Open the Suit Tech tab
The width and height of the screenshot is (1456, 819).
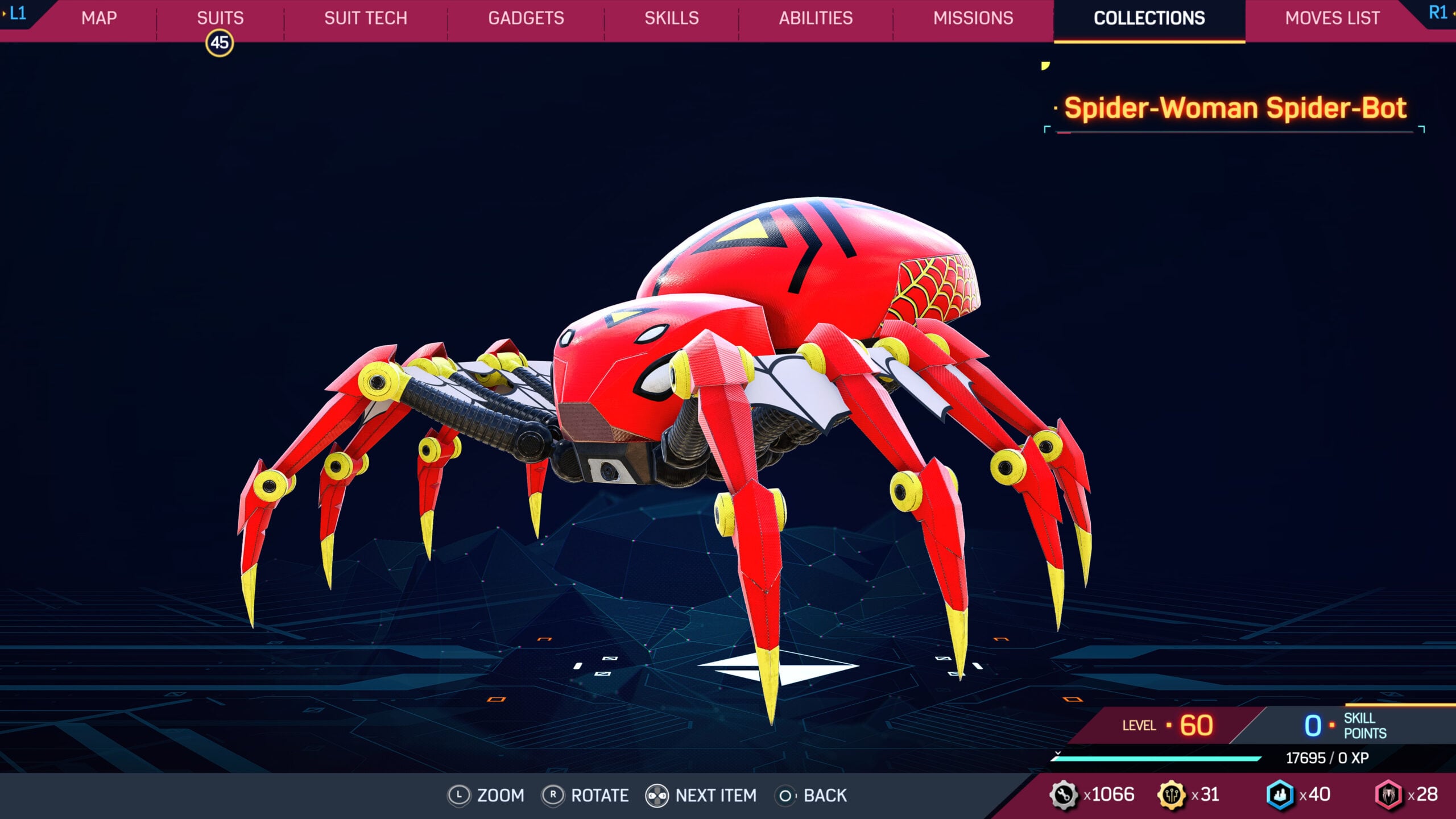coord(365,18)
